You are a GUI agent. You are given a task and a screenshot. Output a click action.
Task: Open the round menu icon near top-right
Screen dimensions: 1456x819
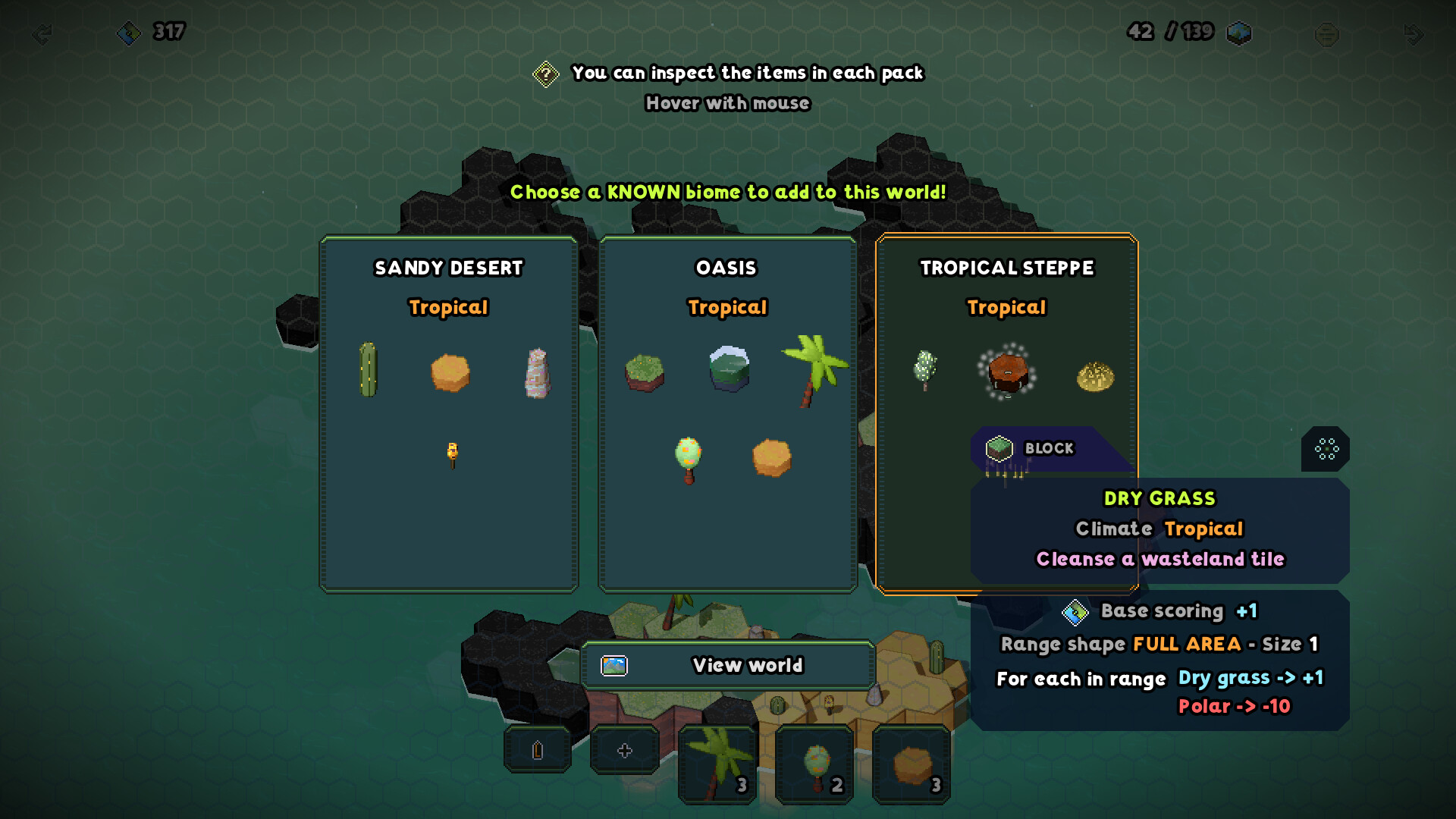(x=1326, y=34)
